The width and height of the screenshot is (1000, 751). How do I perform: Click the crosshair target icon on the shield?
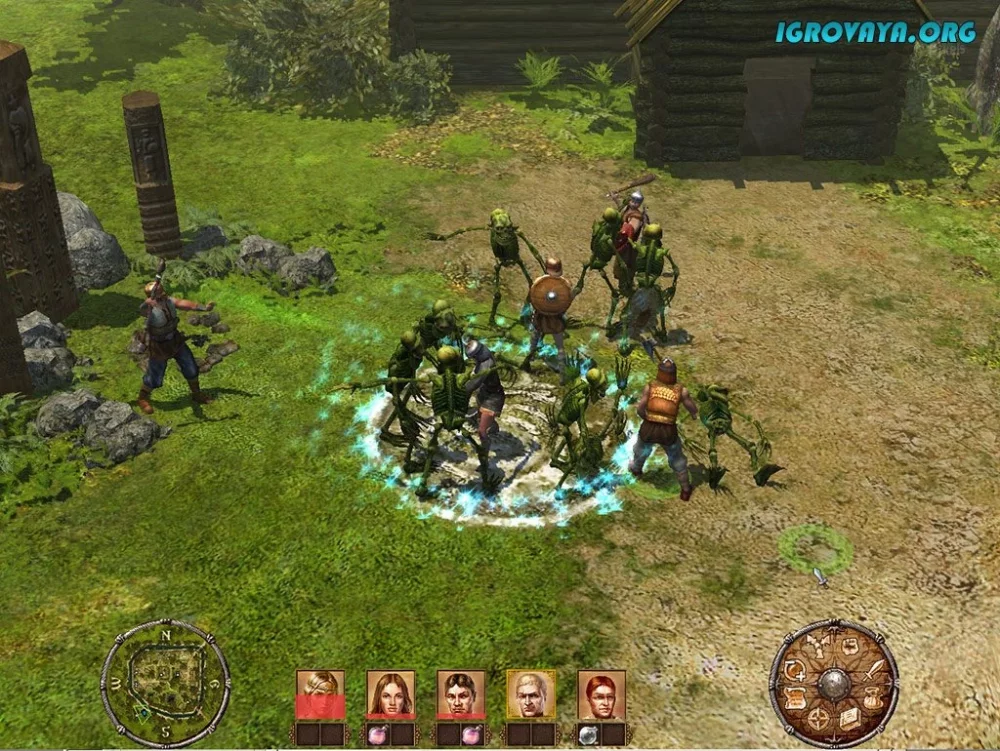(819, 719)
